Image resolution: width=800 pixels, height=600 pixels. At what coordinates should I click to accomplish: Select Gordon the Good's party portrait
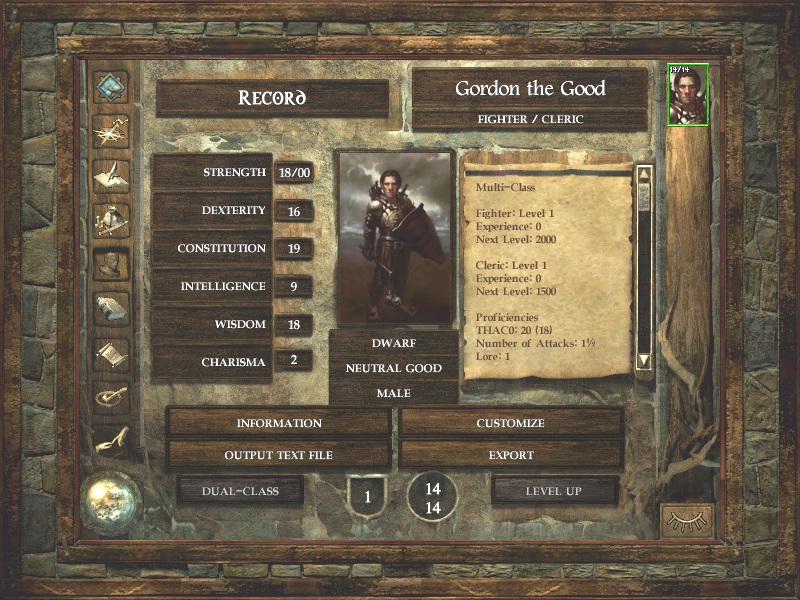click(x=688, y=95)
